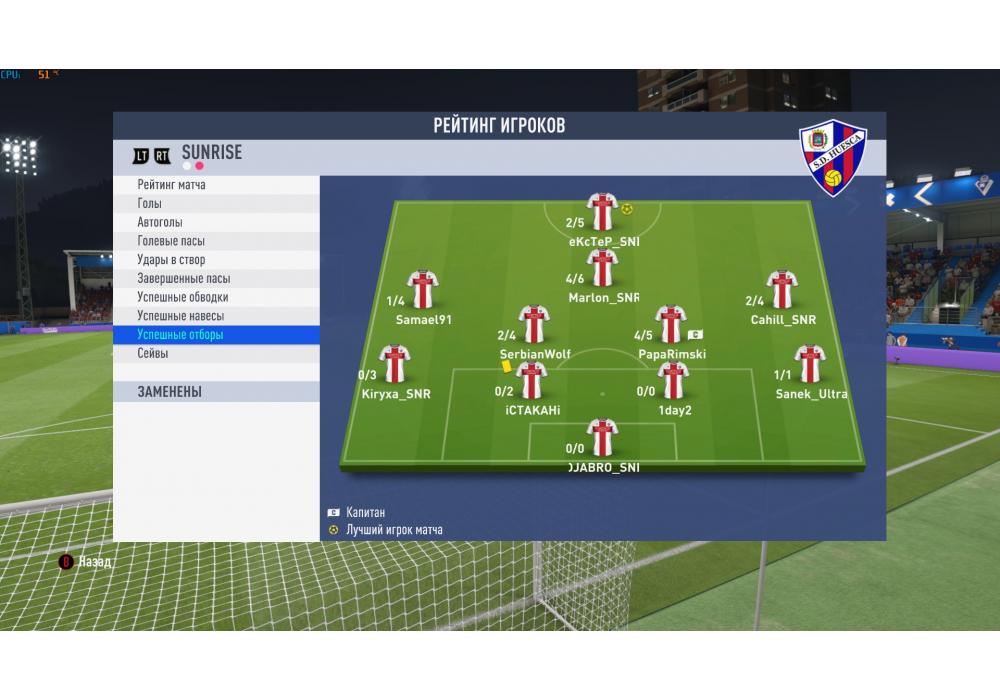This screenshot has height=700, width=1000.
Task: Pick Marlon_SNR's shirt on the formation
Action: [x=602, y=268]
